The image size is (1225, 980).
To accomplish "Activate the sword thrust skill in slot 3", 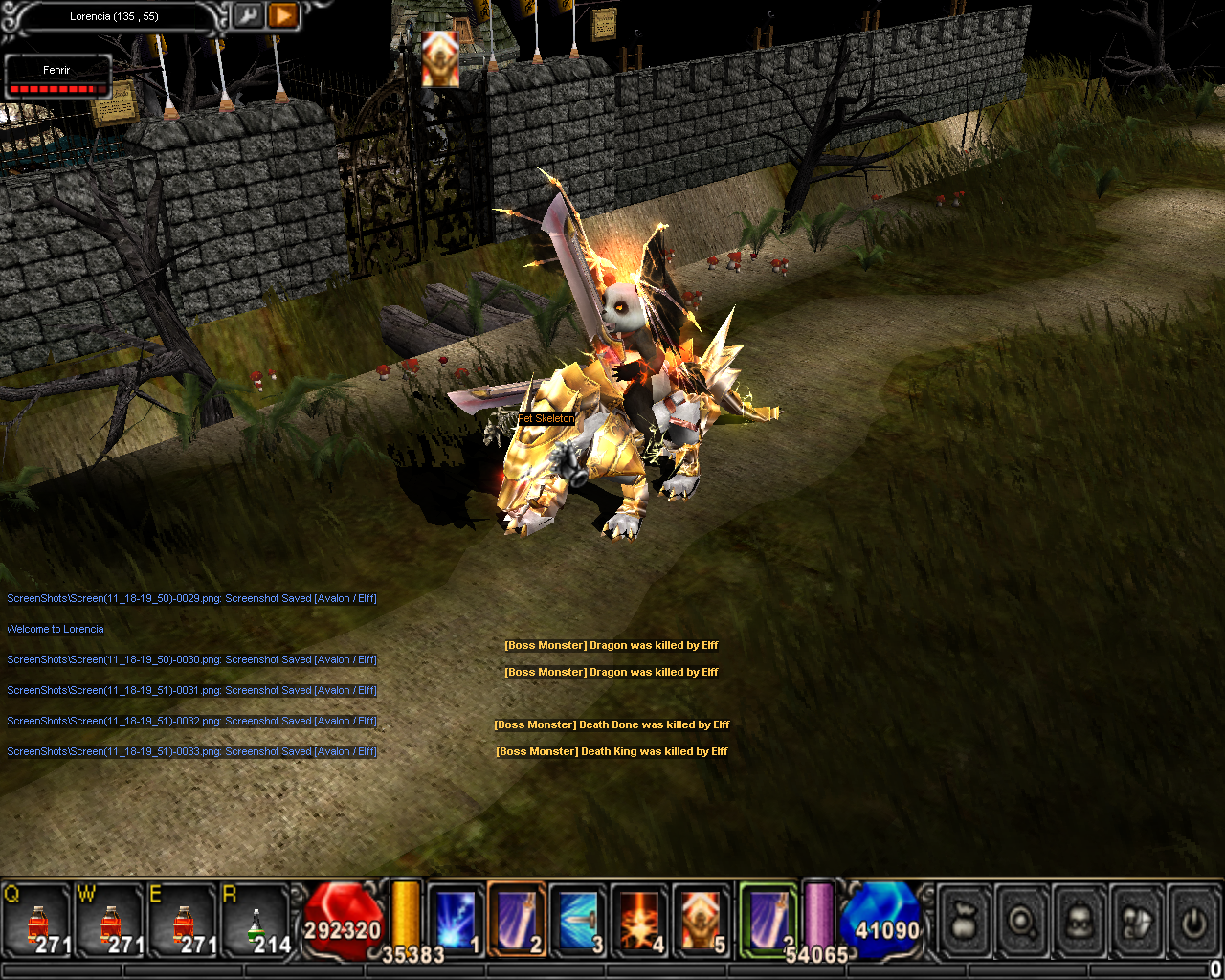I will [x=578, y=921].
